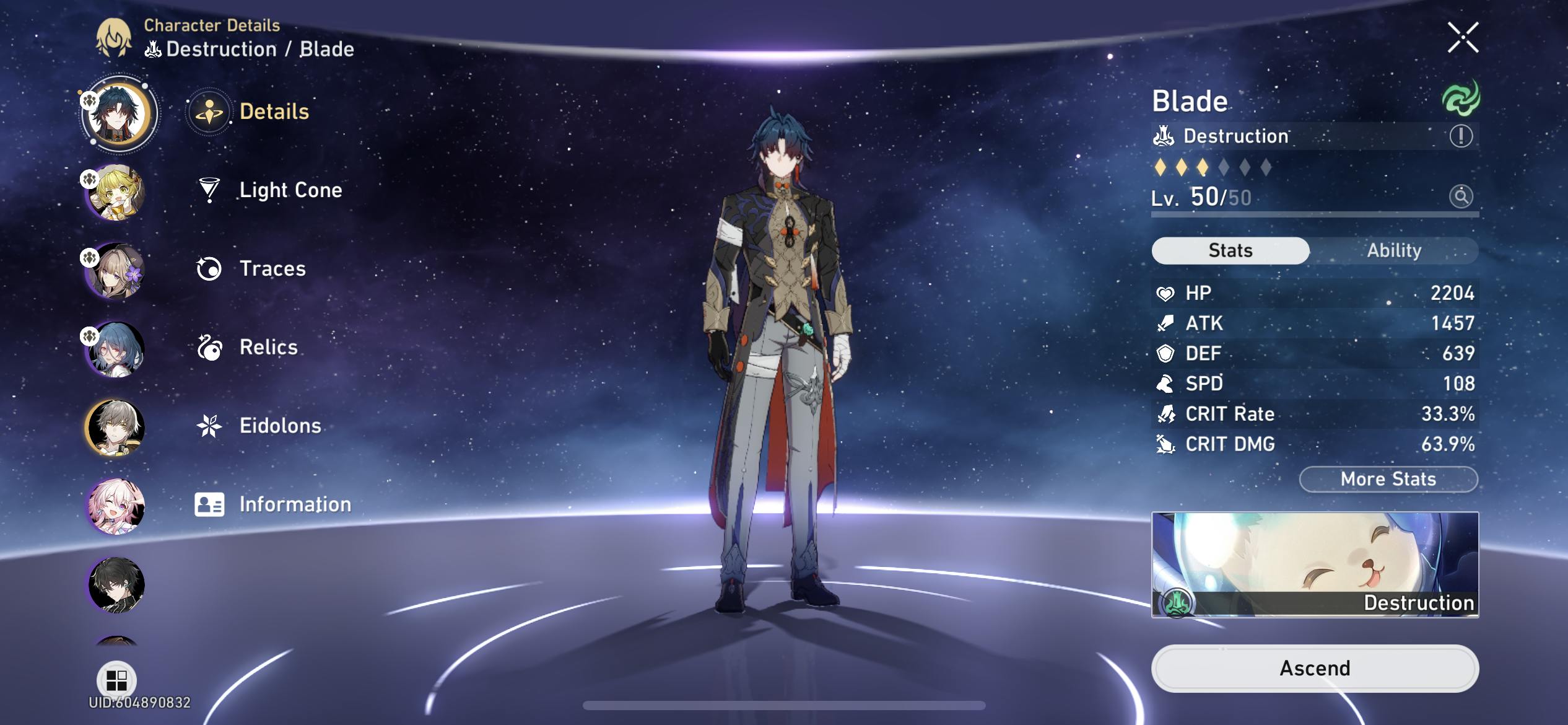The image size is (1568, 725).
Task: Open the character grid view button
Action: [116, 680]
